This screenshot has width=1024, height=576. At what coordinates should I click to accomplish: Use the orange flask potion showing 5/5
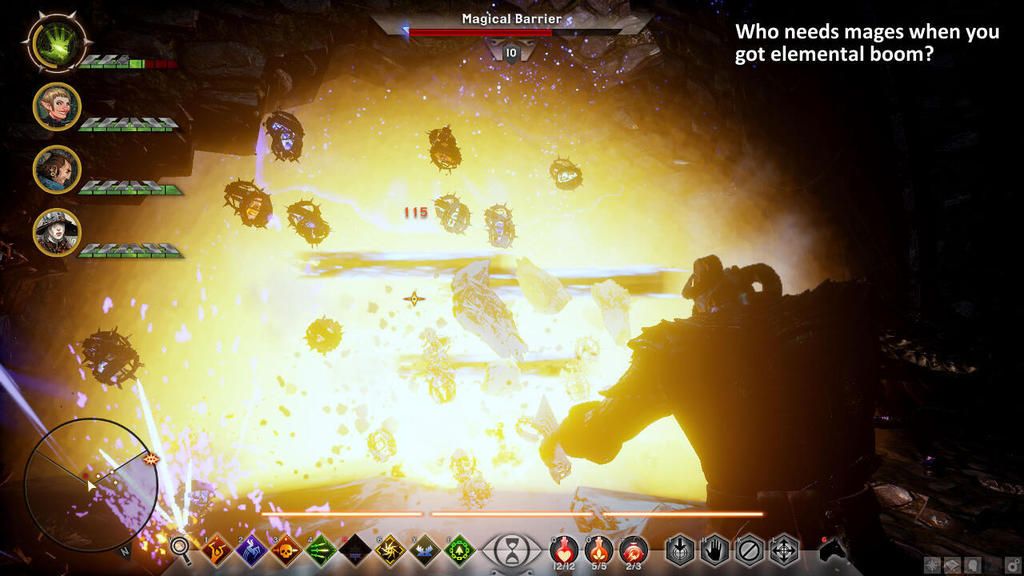(x=598, y=548)
